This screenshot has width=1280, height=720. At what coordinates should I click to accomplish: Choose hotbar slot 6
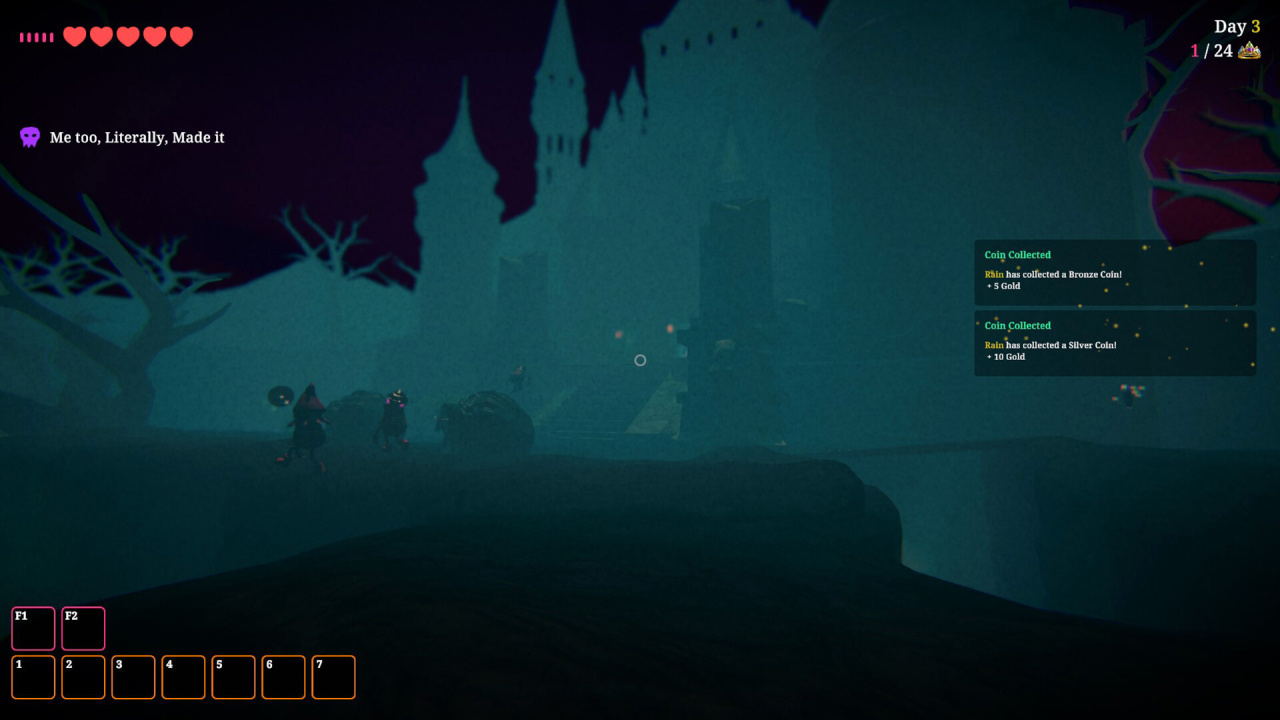coord(283,677)
